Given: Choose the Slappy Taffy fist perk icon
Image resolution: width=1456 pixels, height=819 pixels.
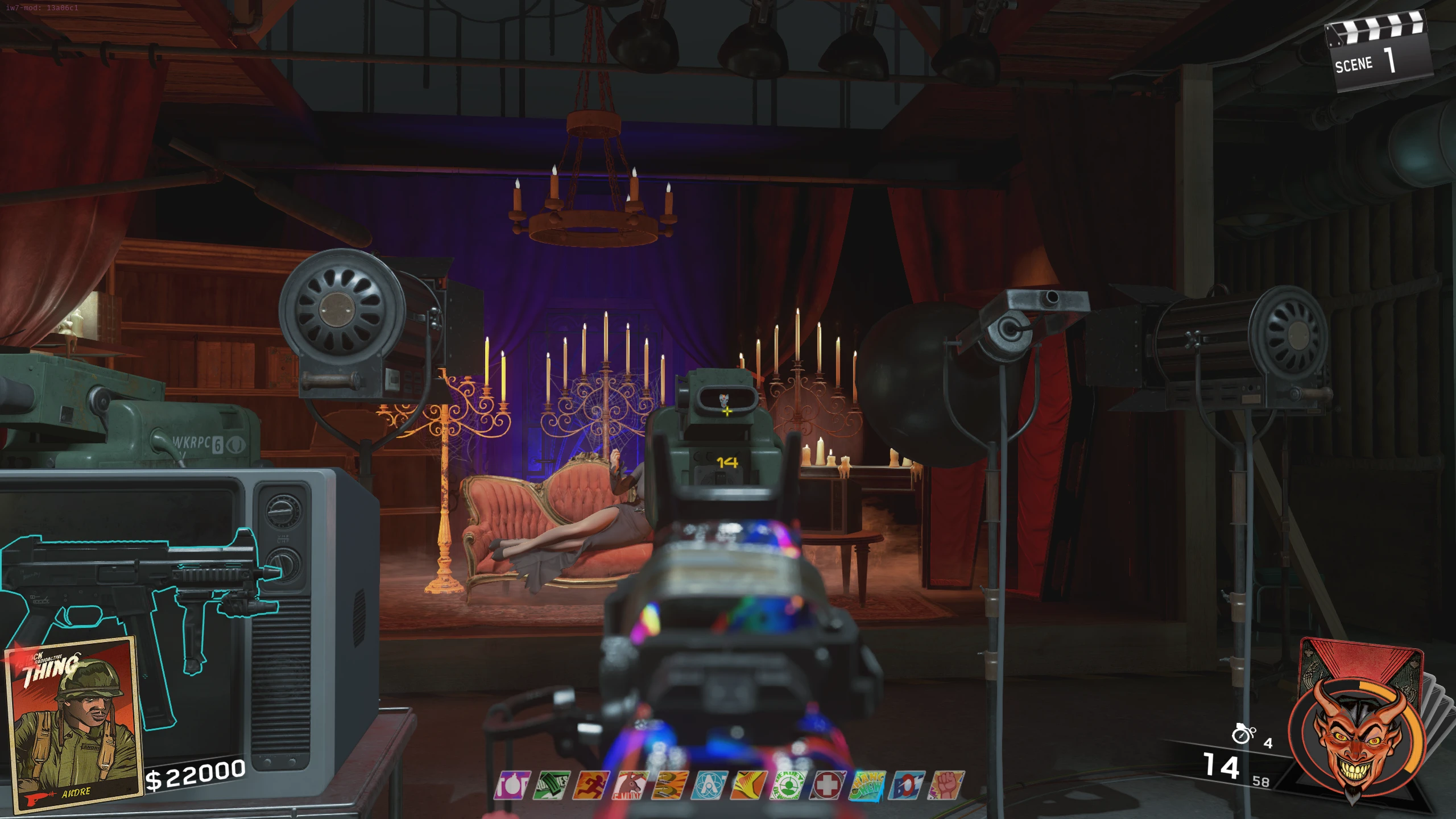Looking at the screenshot, I should click(x=946, y=785).
